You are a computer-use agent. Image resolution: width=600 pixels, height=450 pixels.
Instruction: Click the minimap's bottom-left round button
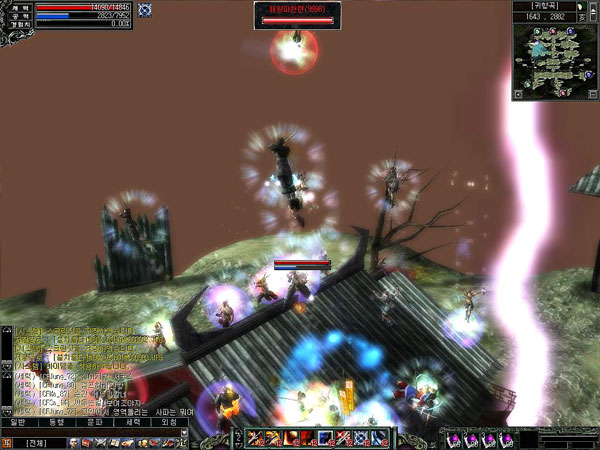517,94
